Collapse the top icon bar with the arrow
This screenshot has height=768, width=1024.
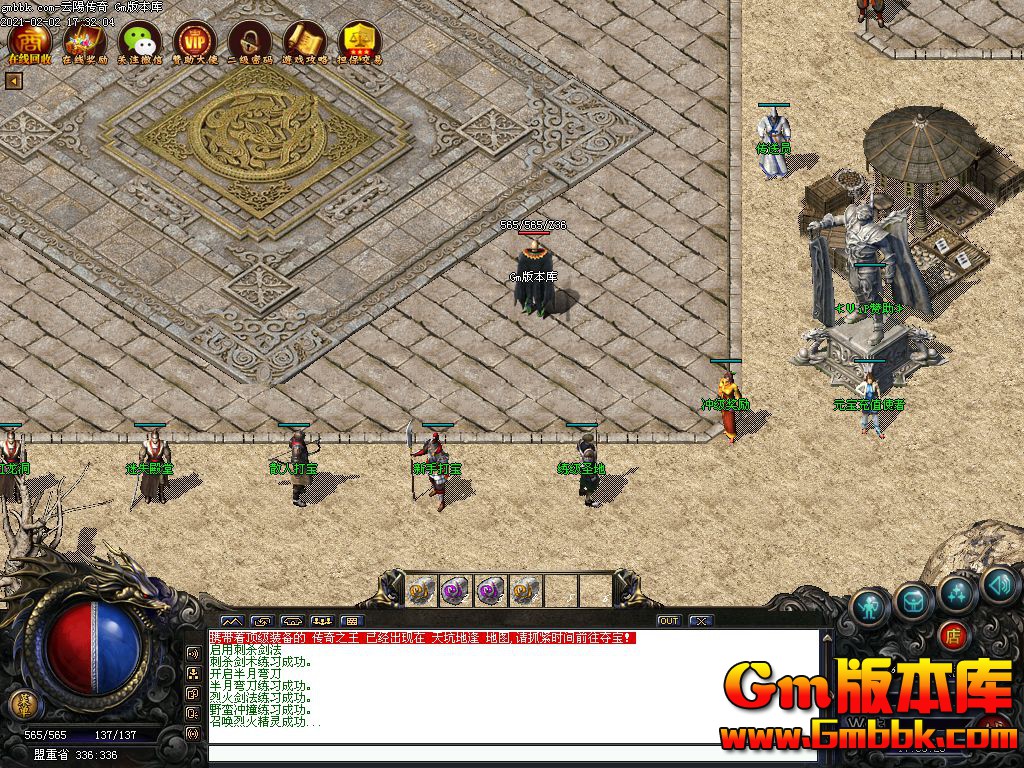click(14, 81)
